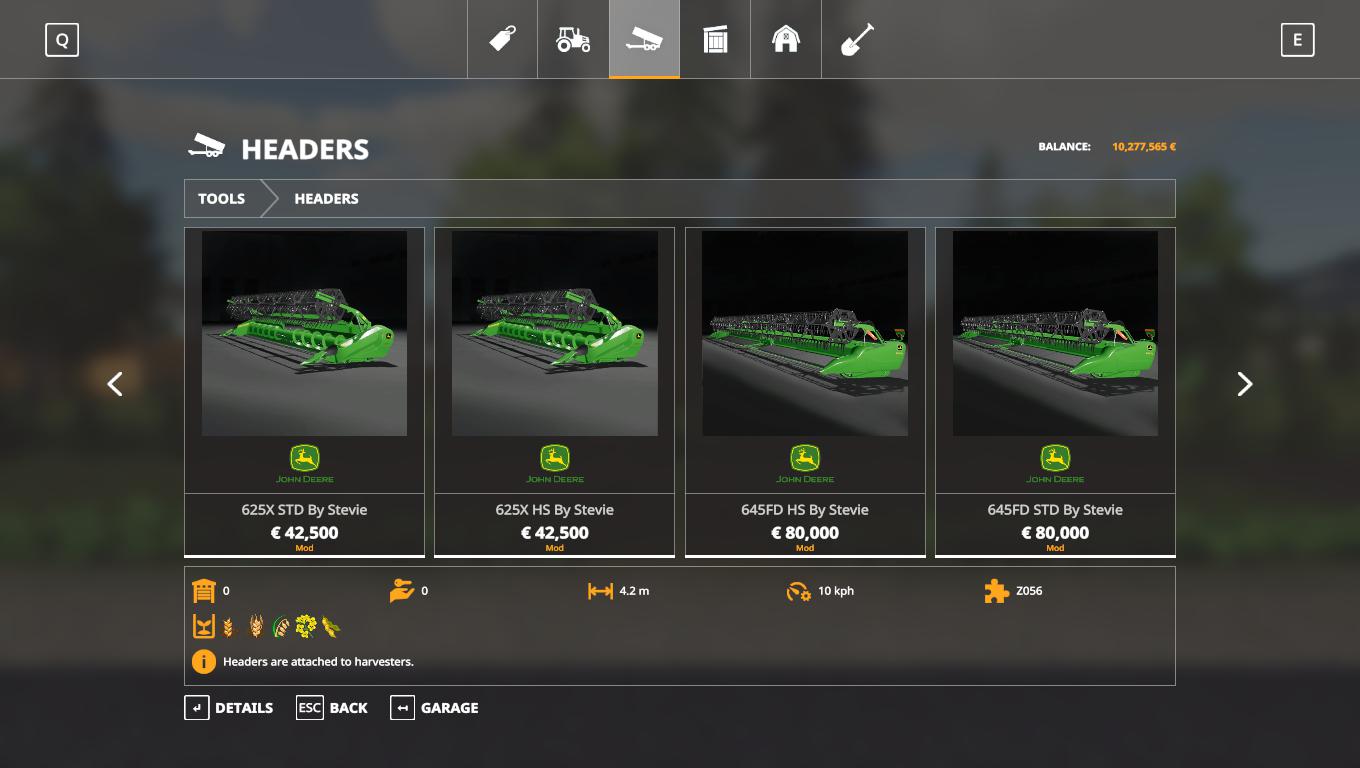Switch to the barn placeables tab
1360x768 pixels.
786,39
